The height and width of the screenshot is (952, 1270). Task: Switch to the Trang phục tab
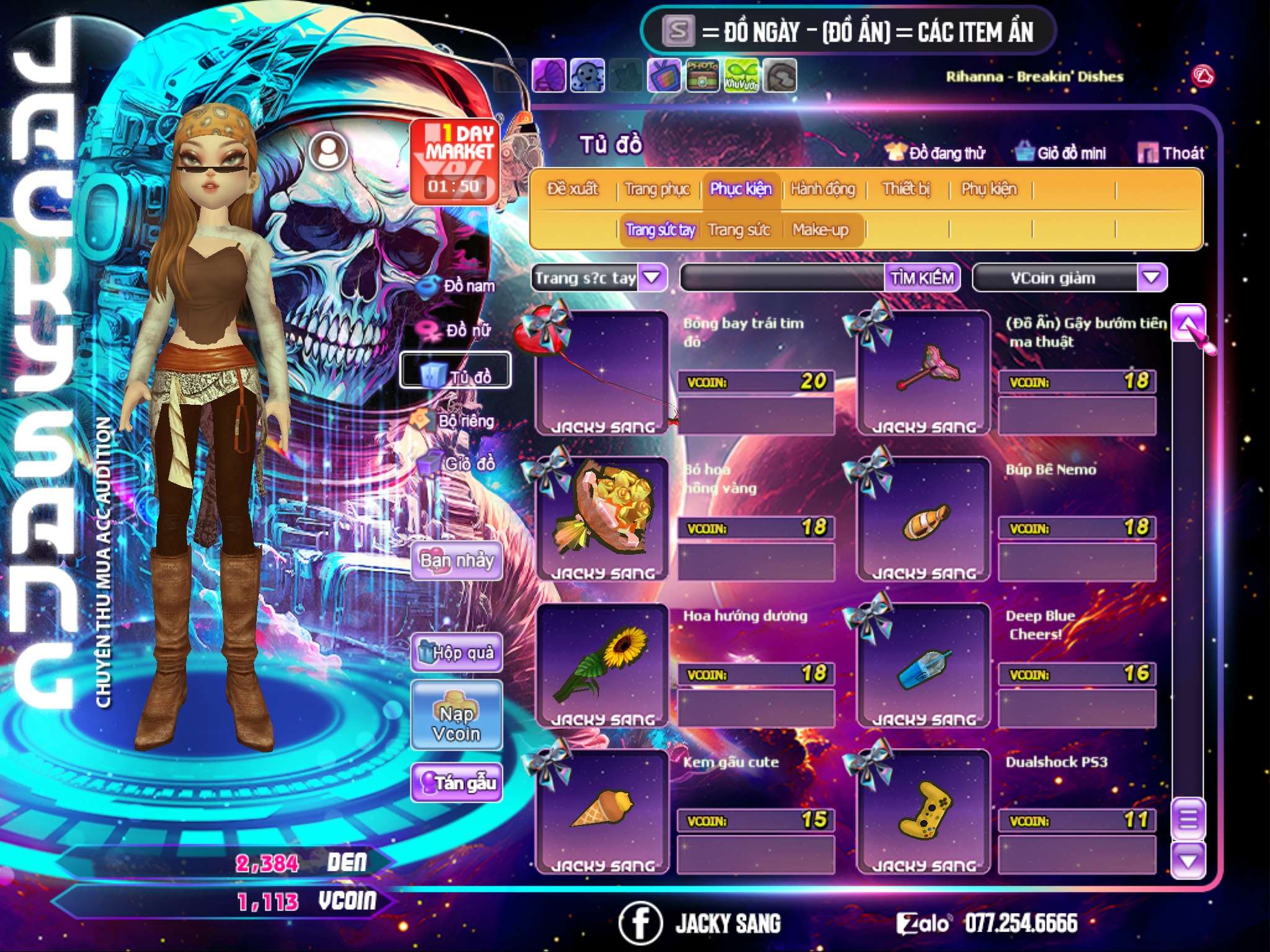[x=657, y=189]
